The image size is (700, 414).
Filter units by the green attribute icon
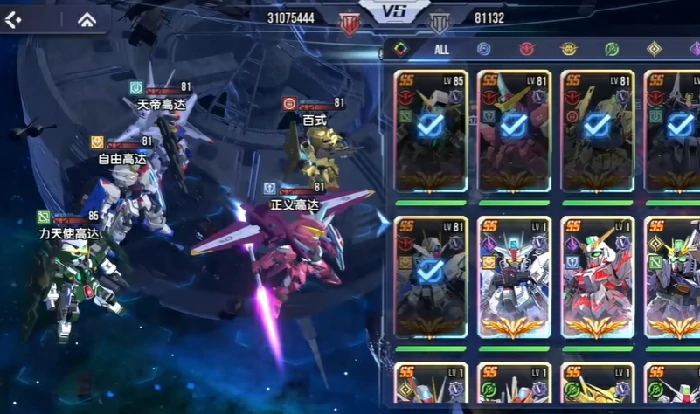(x=611, y=48)
